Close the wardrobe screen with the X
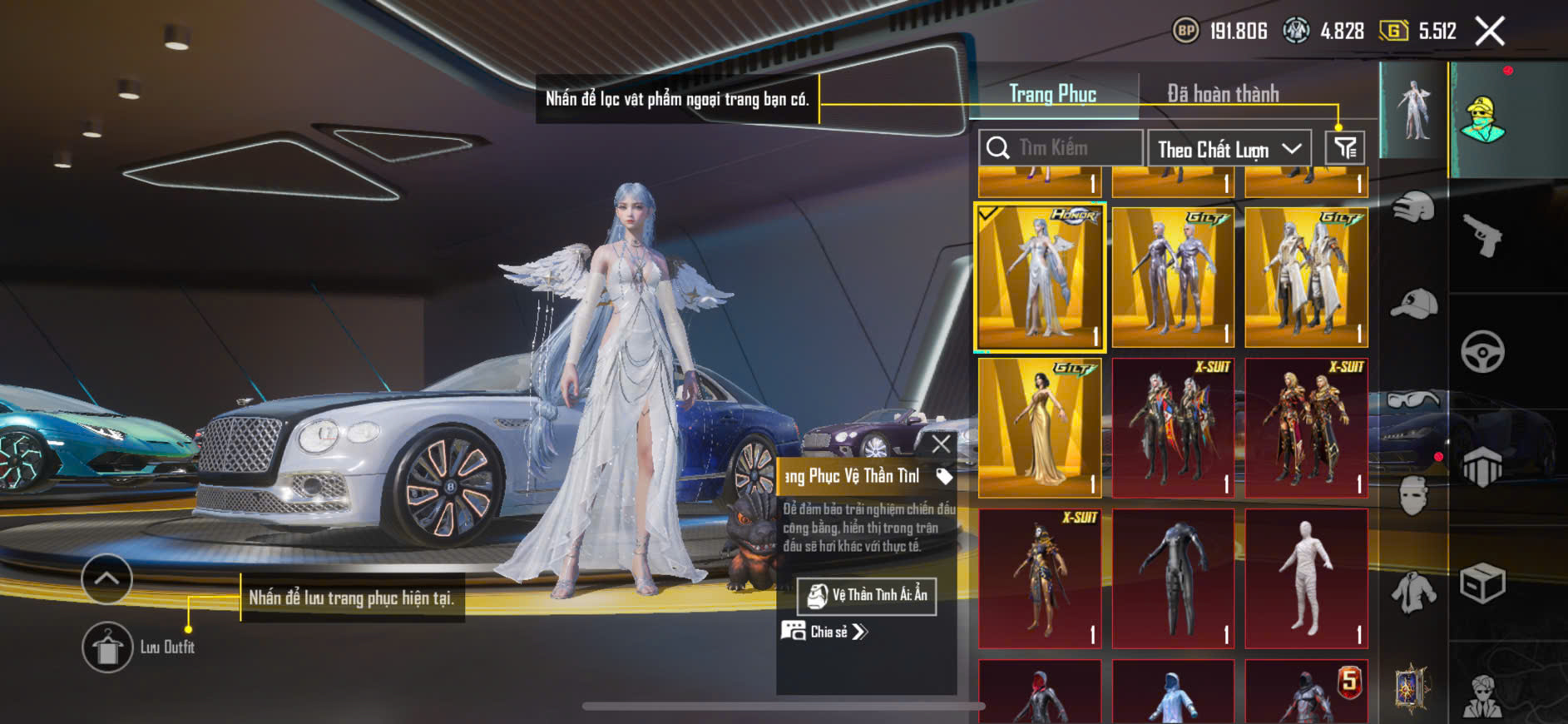Screen dimensions: 1568x724 pos(1489,32)
